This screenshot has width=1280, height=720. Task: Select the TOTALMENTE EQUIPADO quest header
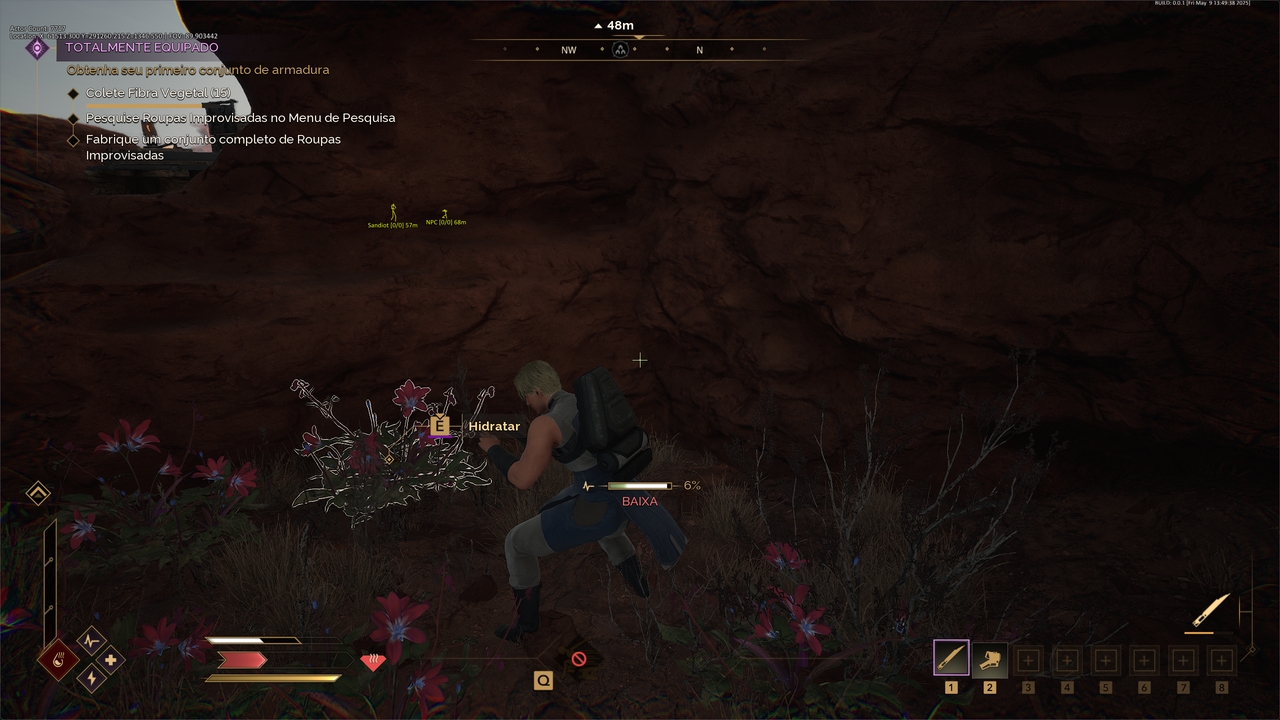[142, 47]
